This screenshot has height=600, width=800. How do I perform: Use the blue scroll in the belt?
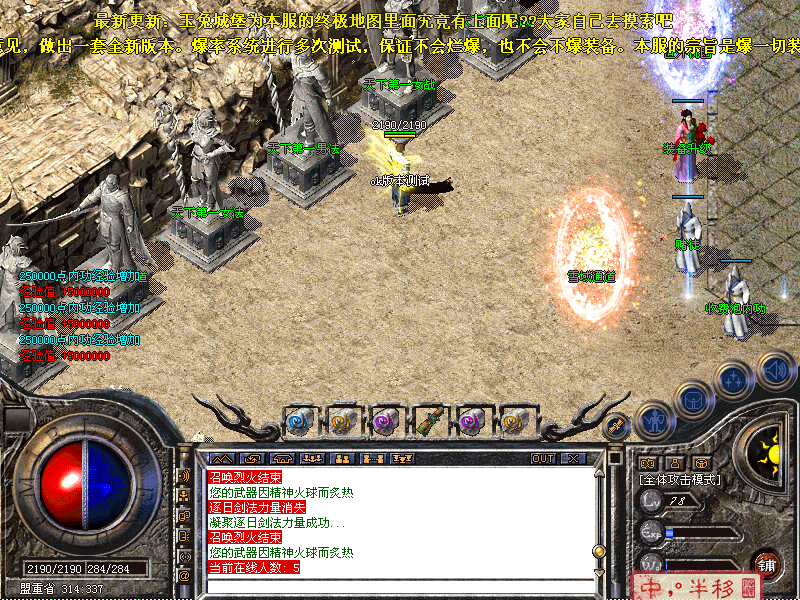298,422
